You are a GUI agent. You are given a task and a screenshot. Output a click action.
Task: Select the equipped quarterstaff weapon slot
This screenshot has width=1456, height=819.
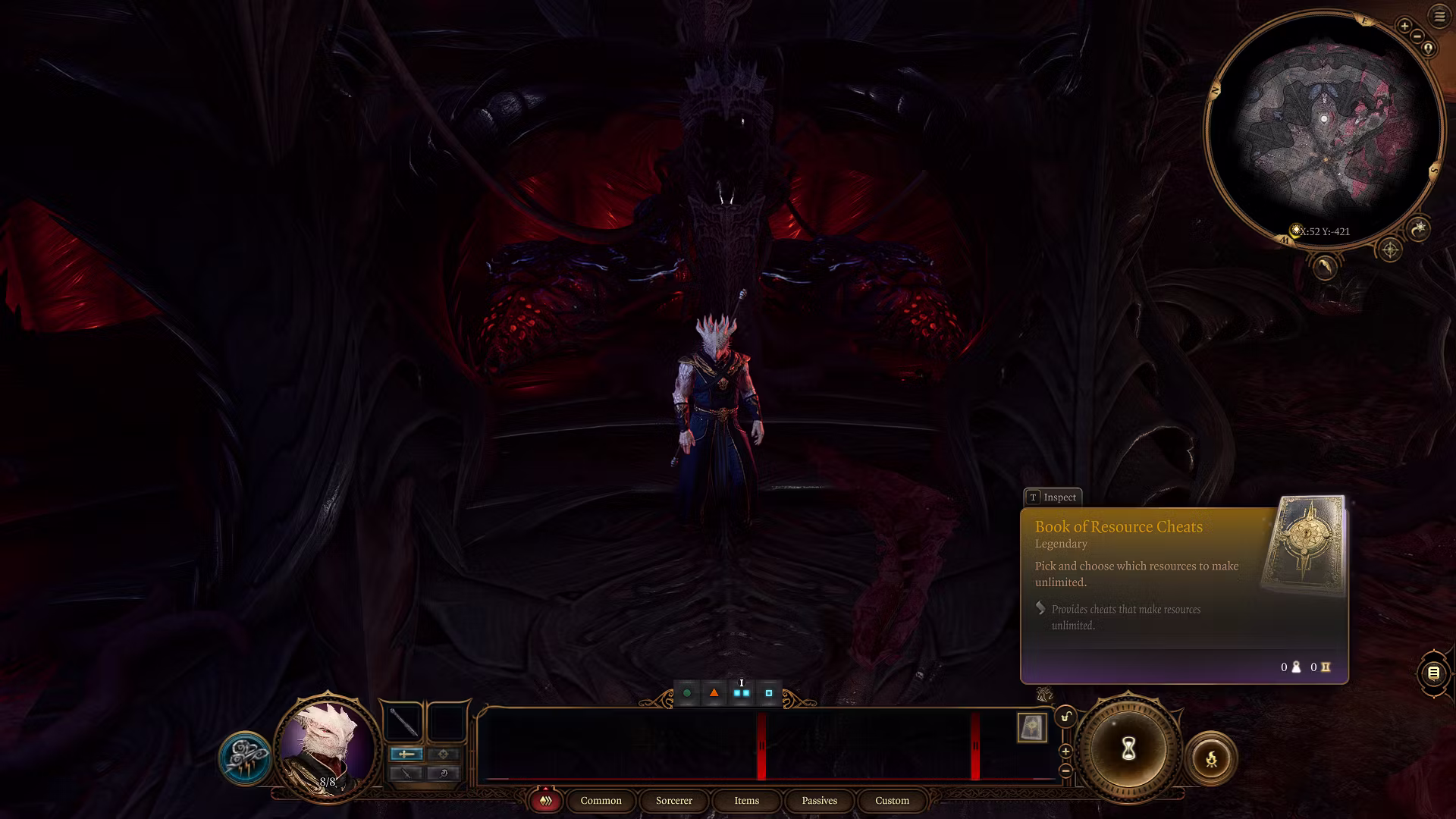tap(403, 722)
